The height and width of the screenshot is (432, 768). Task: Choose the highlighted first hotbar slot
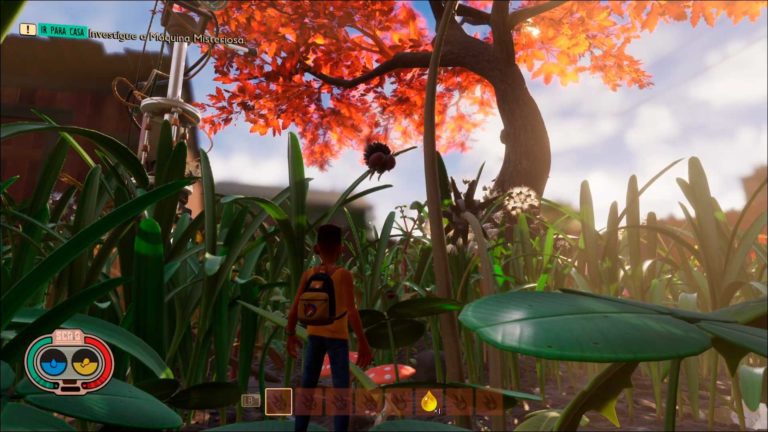pos(279,401)
